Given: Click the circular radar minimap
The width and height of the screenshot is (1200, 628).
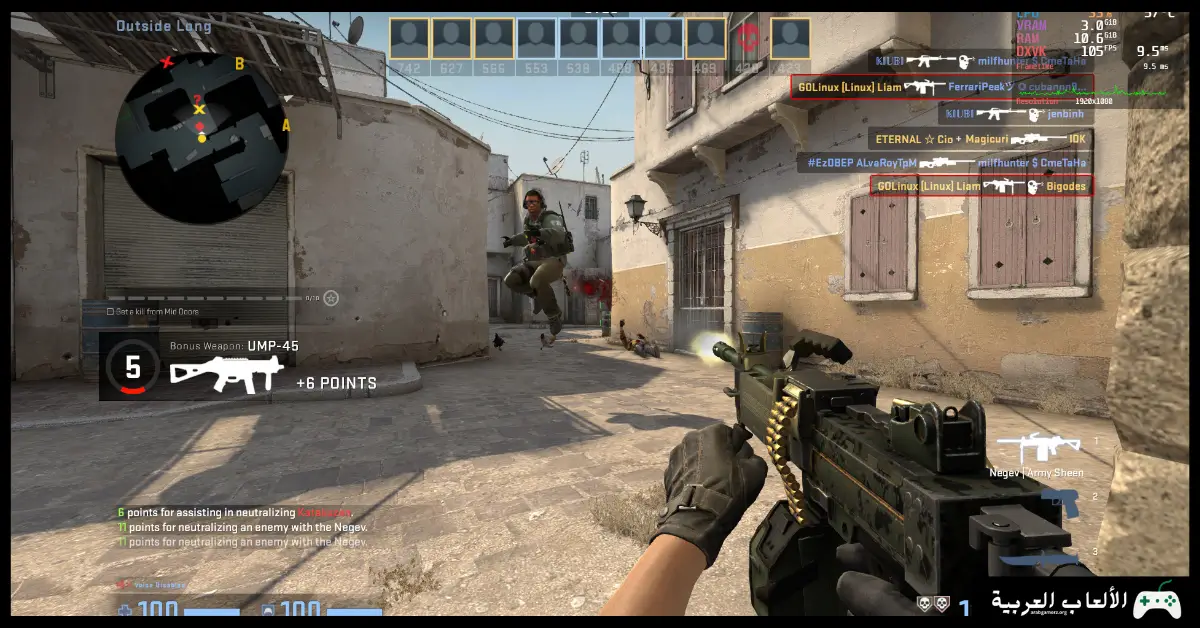Looking at the screenshot, I should (202, 137).
